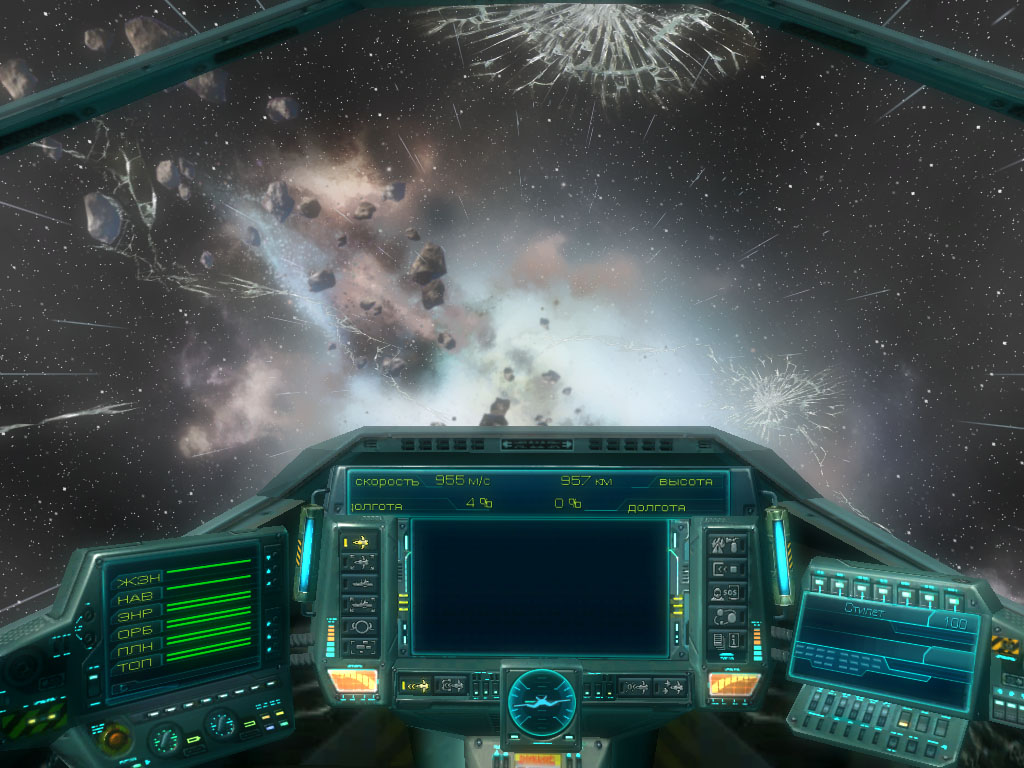Click the amber lit button on the right keypad
Image resolution: width=1024 pixels, height=768 pixels.
tap(903, 723)
